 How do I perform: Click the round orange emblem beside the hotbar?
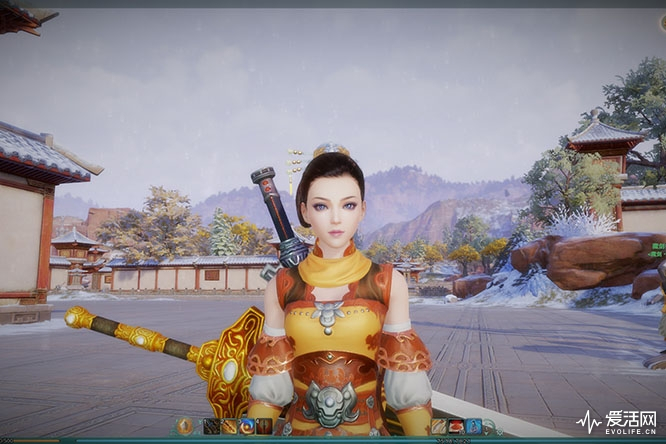pos(186,426)
